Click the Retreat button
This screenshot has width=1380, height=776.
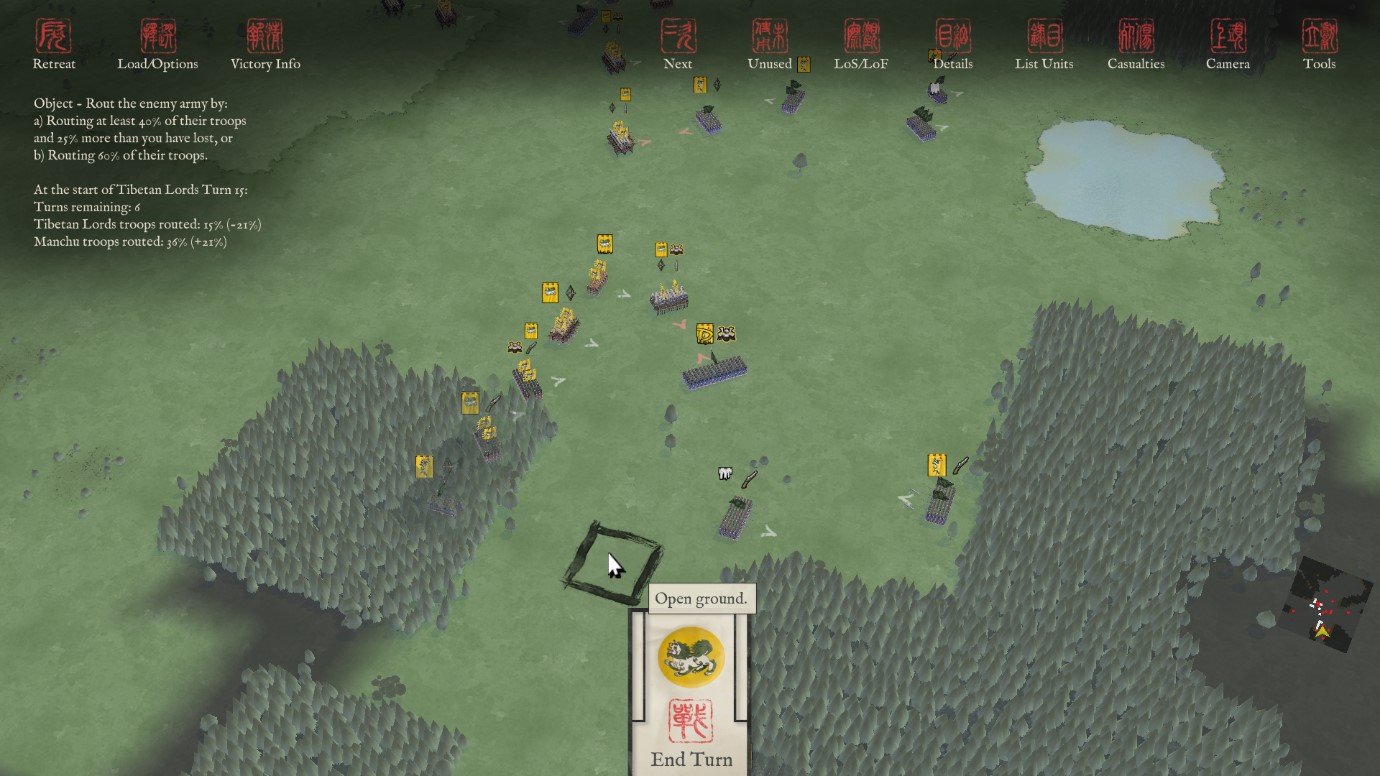[x=54, y=45]
